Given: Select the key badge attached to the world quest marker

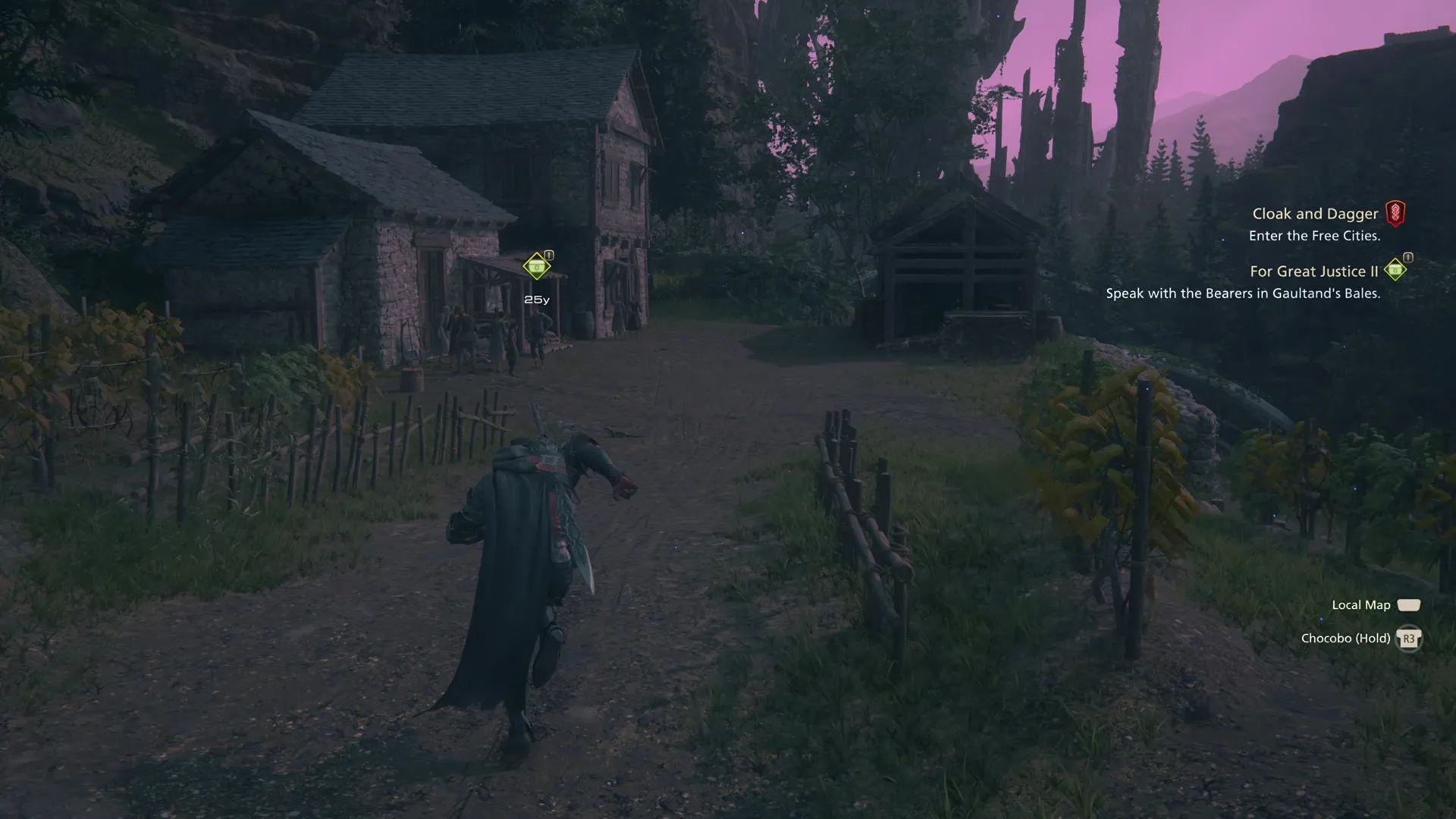Looking at the screenshot, I should (x=549, y=255).
